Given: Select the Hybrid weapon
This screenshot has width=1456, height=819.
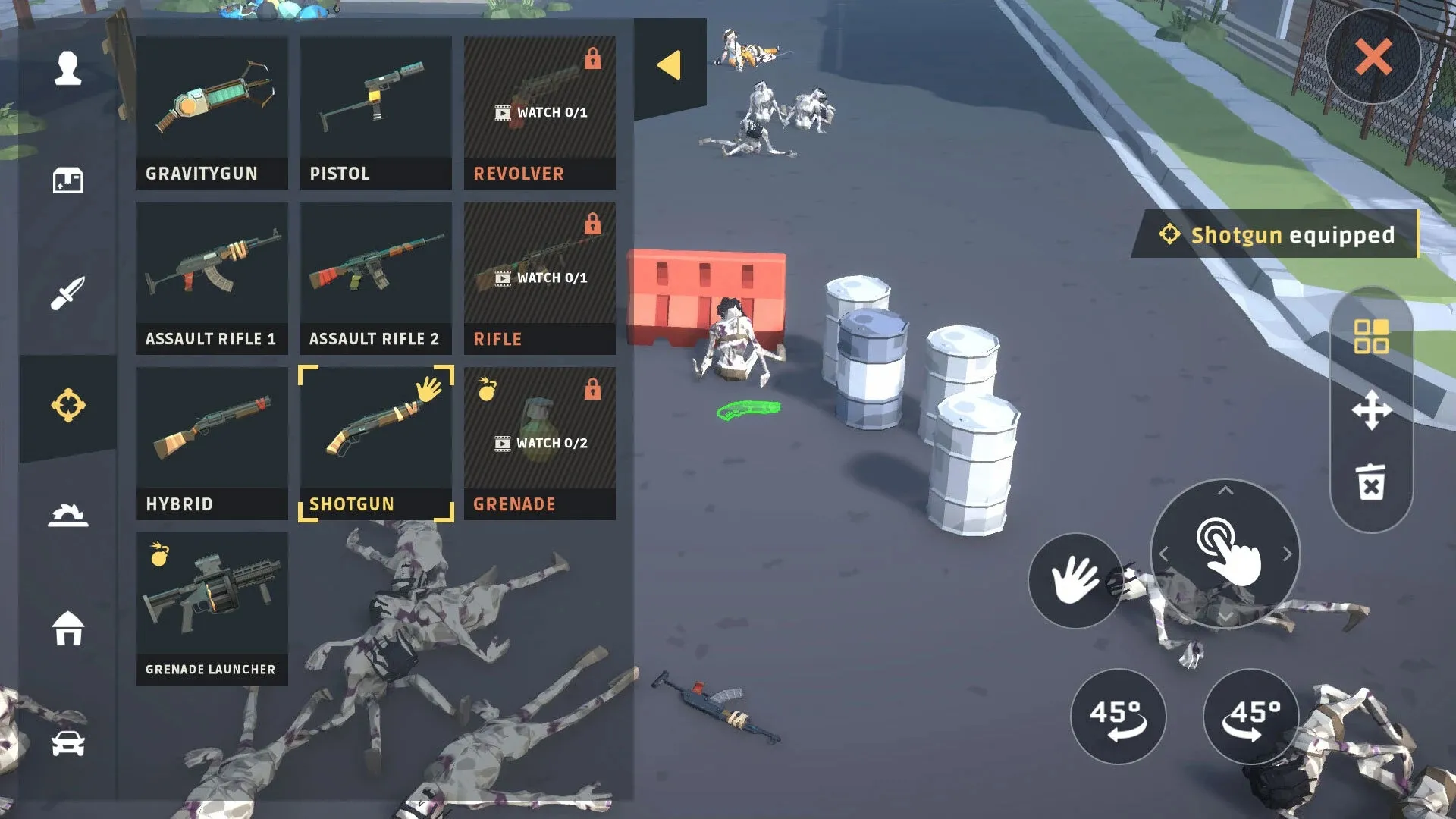Looking at the screenshot, I should pos(212,443).
